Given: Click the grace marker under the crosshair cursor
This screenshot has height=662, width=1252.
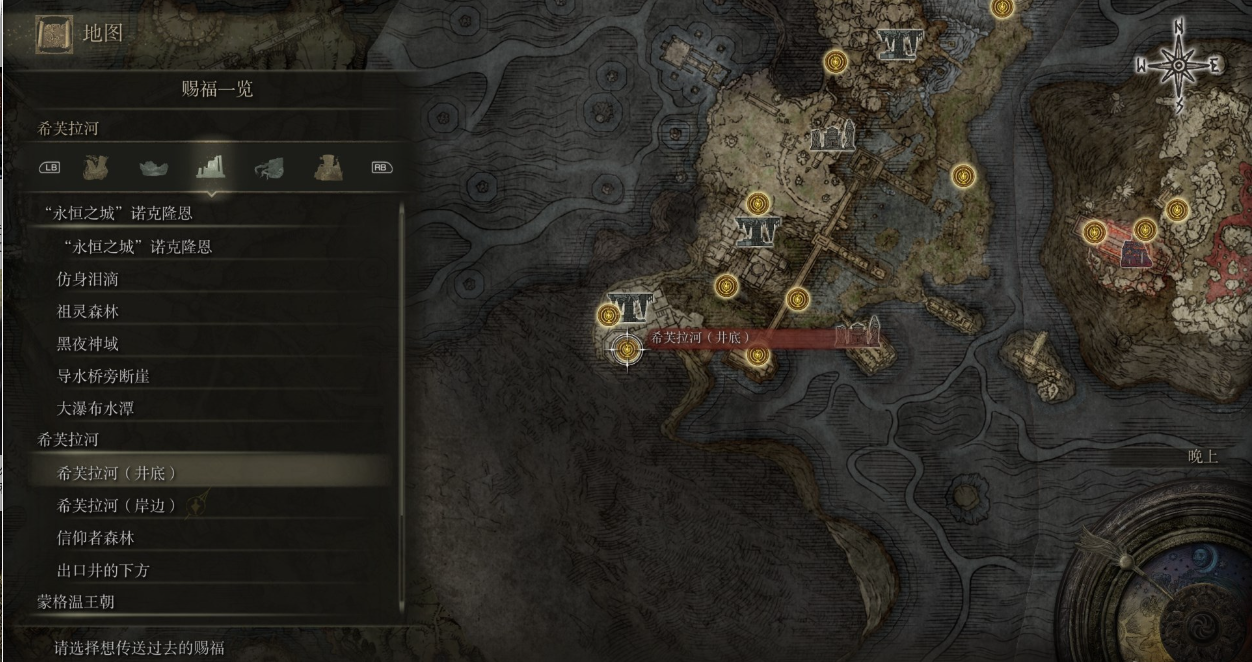Looking at the screenshot, I should point(627,349).
